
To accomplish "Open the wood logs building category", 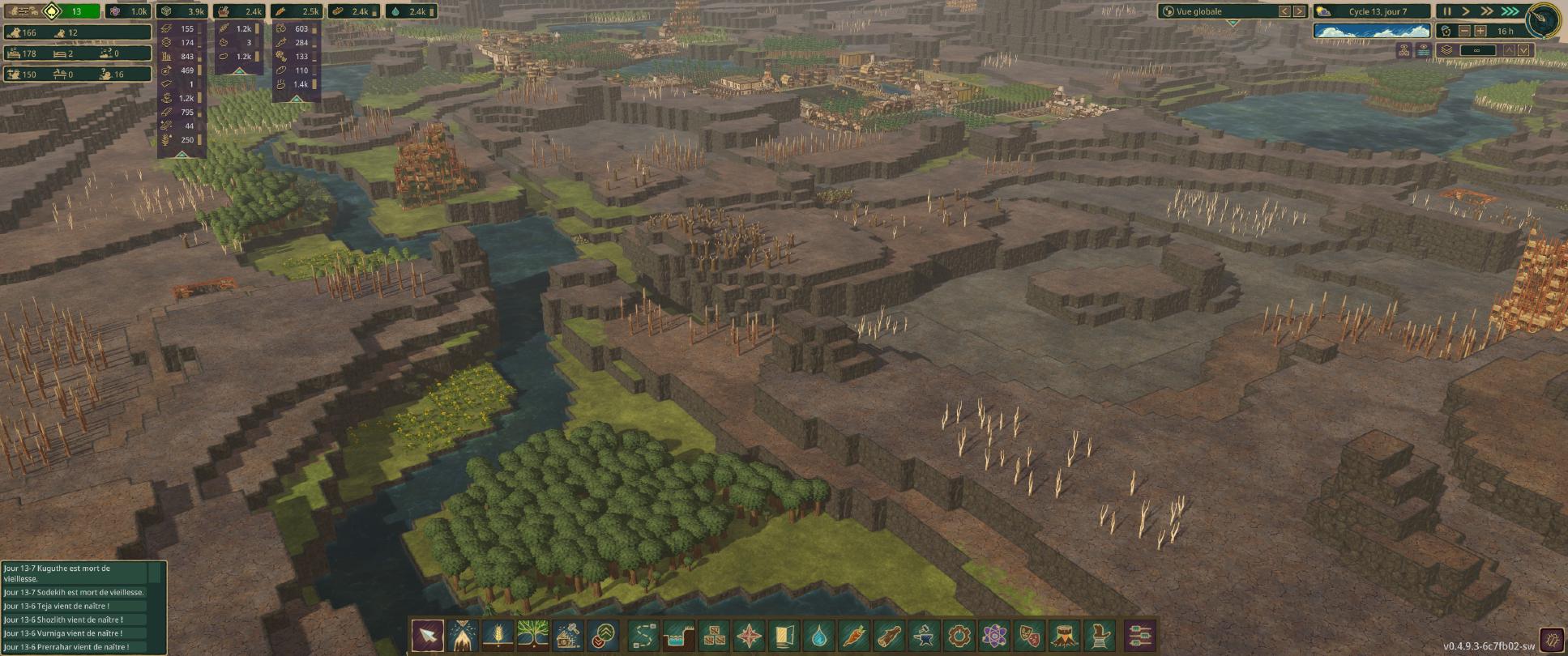I will click(x=889, y=636).
